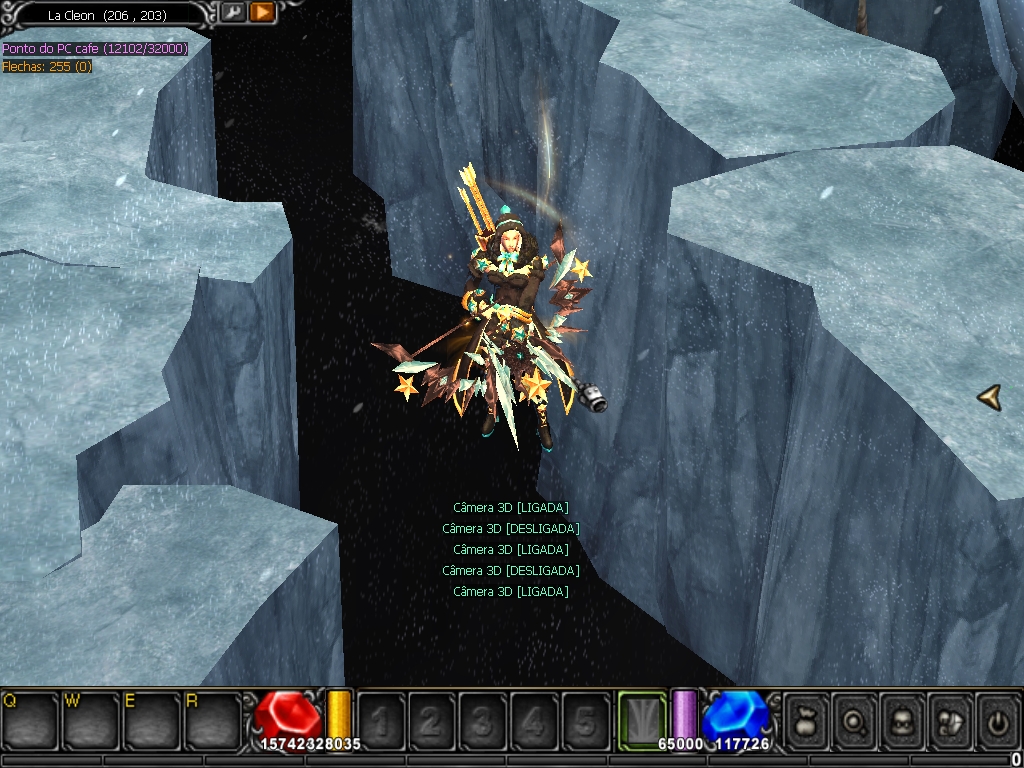Image resolution: width=1024 pixels, height=768 pixels.
Task: Select the W hotkey slot
Action: pos(91,719)
